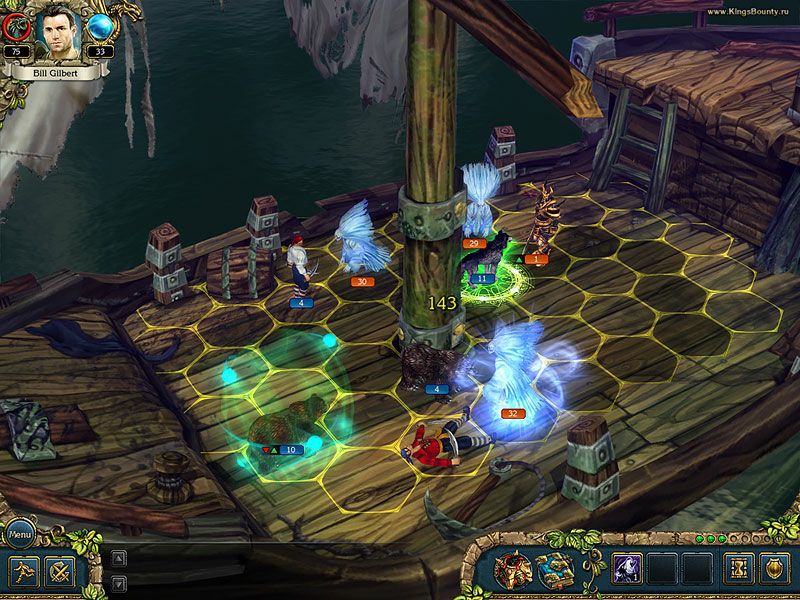Open the round Menu button
The width and height of the screenshot is (800, 600).
[x=20, y=535]
